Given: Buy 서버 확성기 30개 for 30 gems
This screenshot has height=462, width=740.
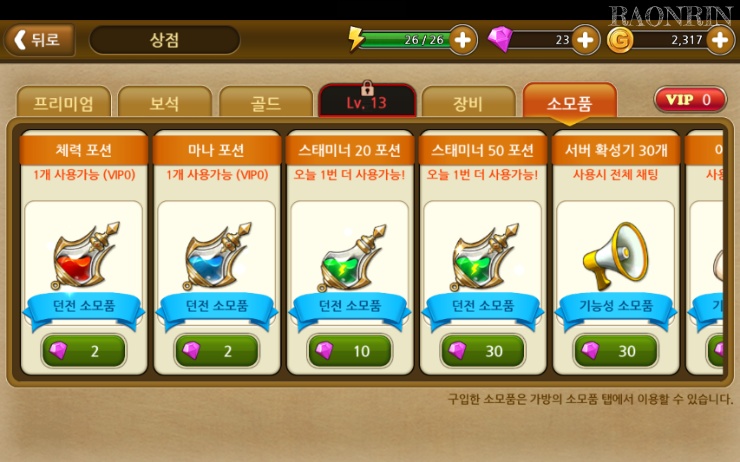Looking at the screenshot, I should [616, 350].
